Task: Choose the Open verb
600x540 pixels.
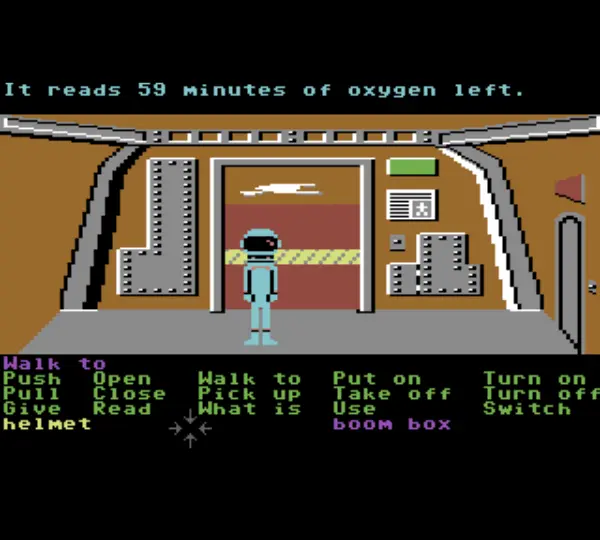Action: pyautogui.click(x=122, y=379)
